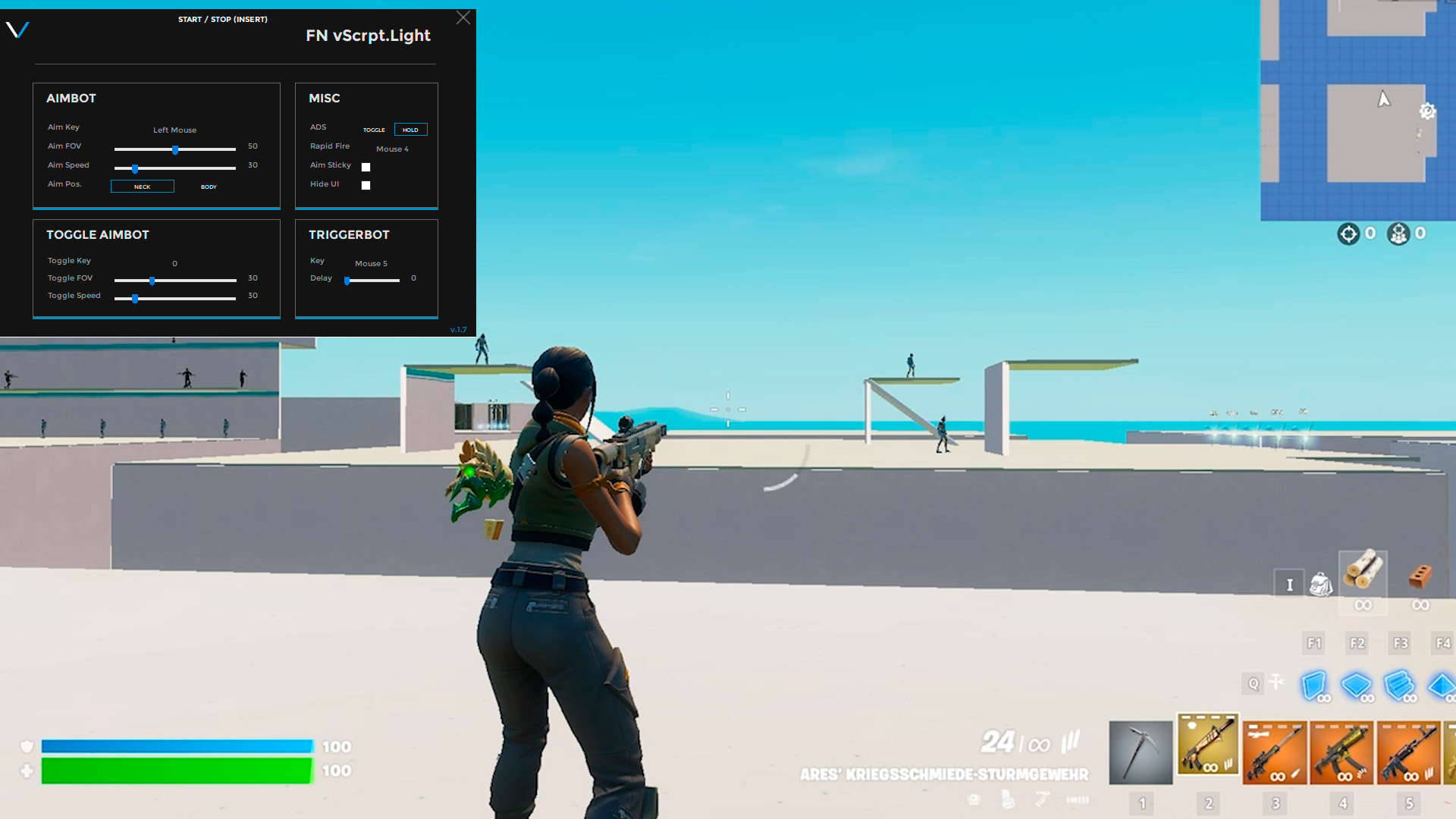The image size is (1456, 819).
Task: Open the minimap settings gear
Action: 1427,111
